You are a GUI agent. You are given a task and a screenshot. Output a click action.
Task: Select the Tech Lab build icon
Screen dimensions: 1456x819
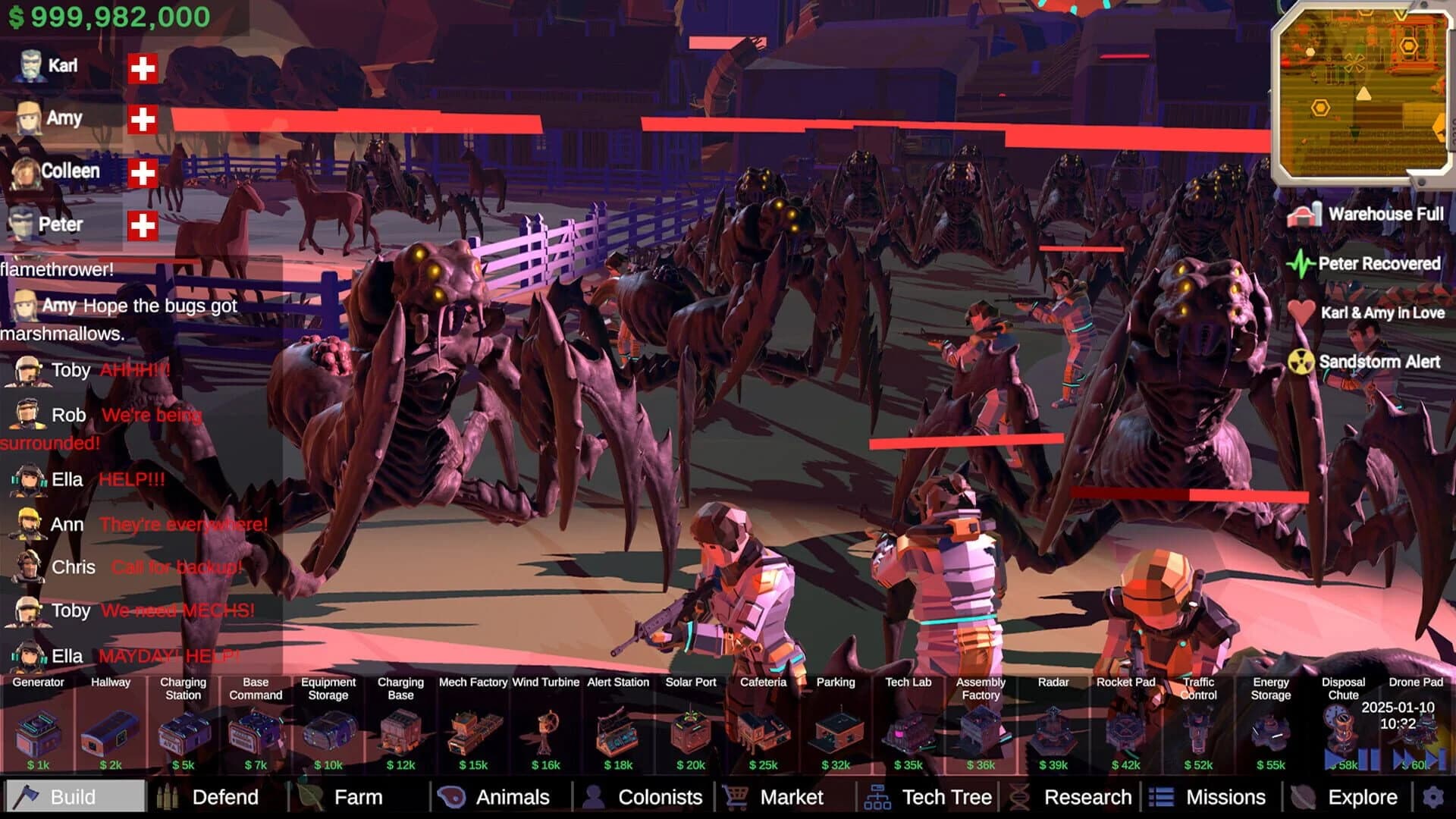tap(908, 732)
